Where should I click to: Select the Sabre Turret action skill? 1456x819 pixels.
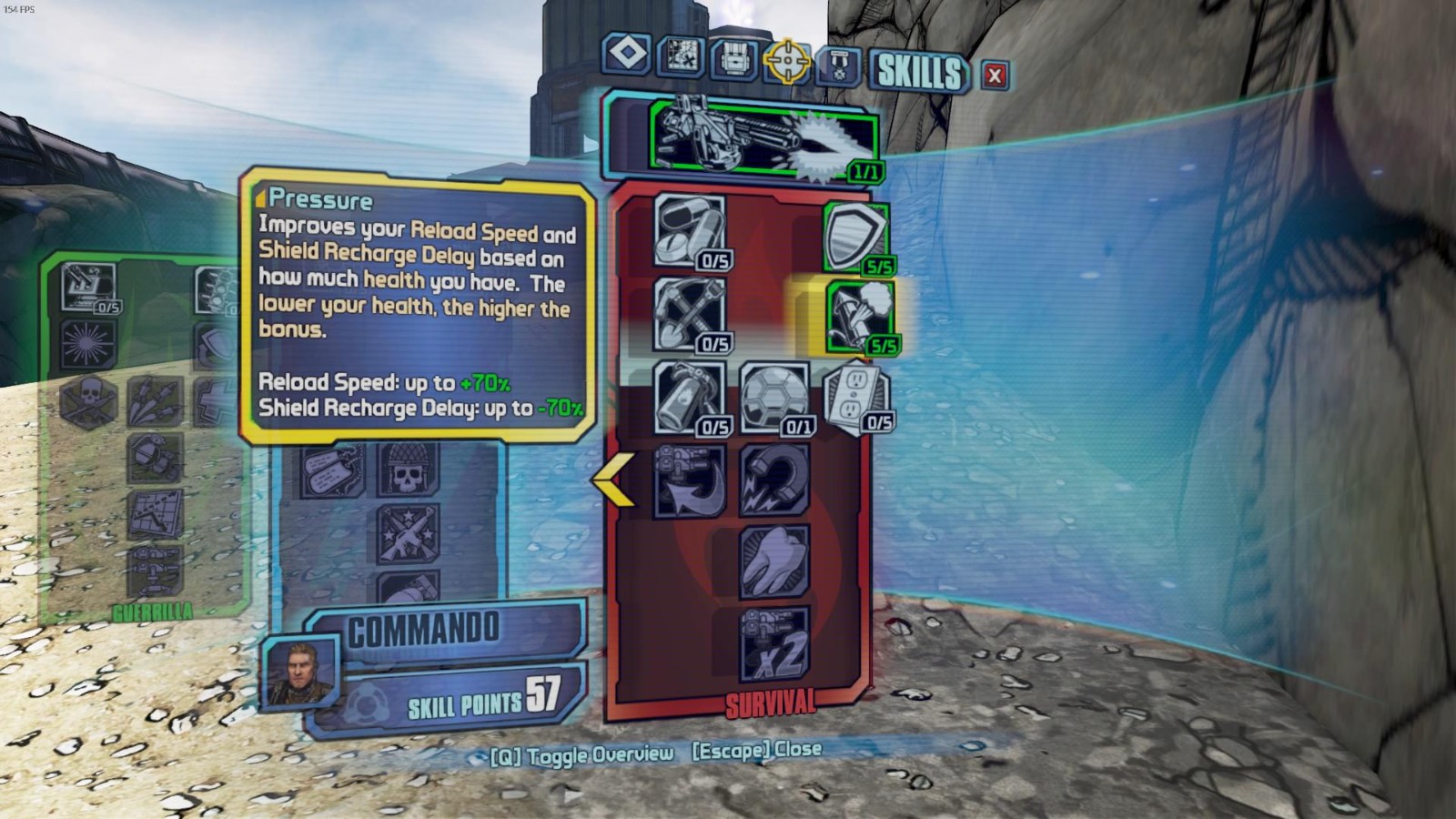[x=763, y=139]
